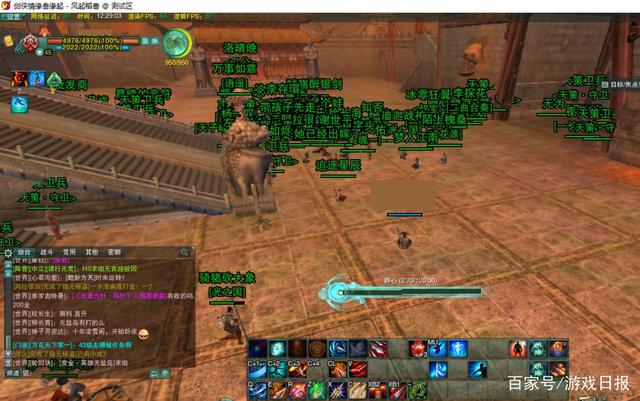The width and height of the screenshot is (640, 401).
Task: Use the skill labeled MU
Action: pos(437,349)
